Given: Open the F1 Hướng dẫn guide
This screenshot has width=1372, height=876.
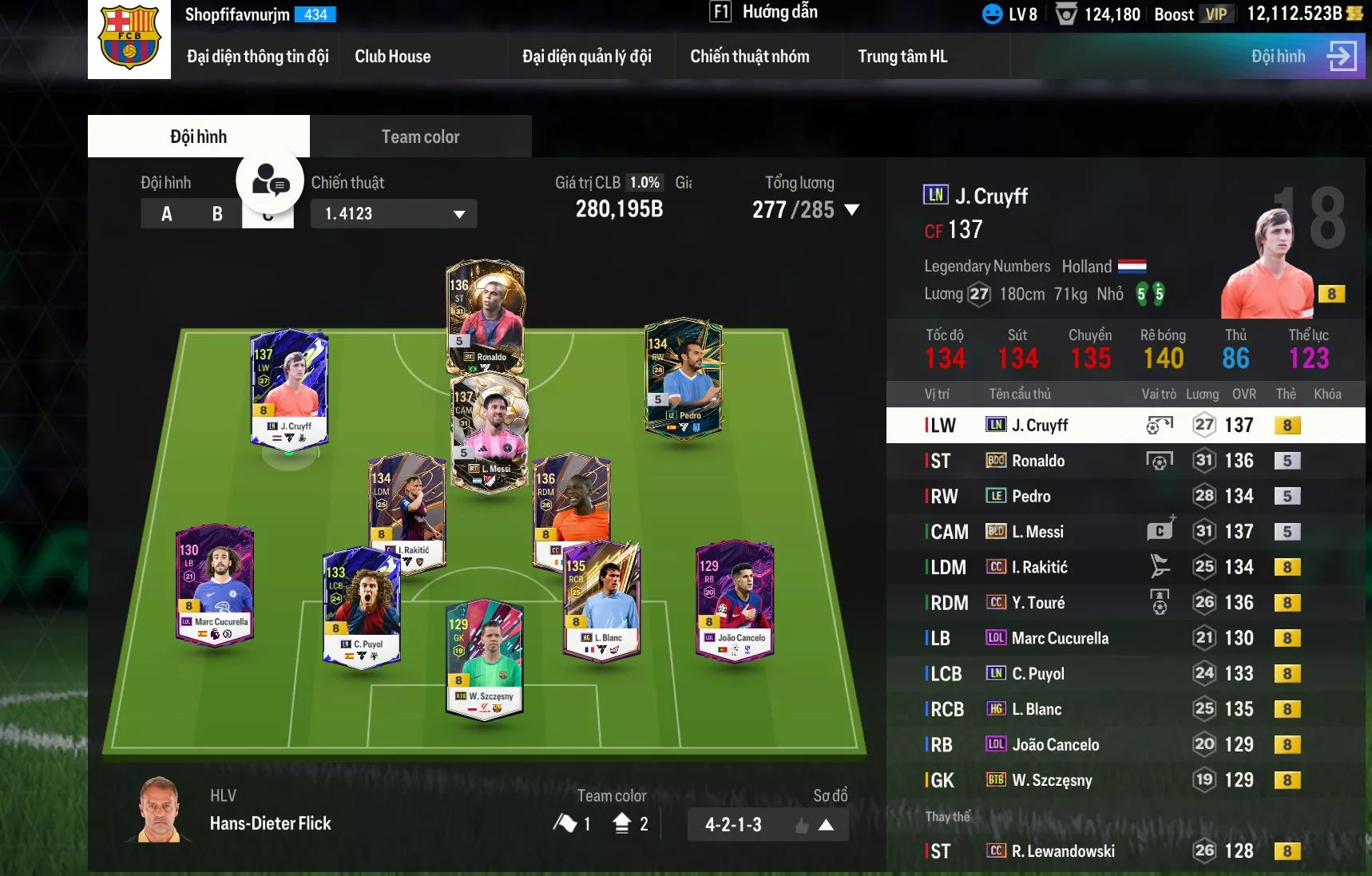Looking at the screenshot, I should point(763,12).
